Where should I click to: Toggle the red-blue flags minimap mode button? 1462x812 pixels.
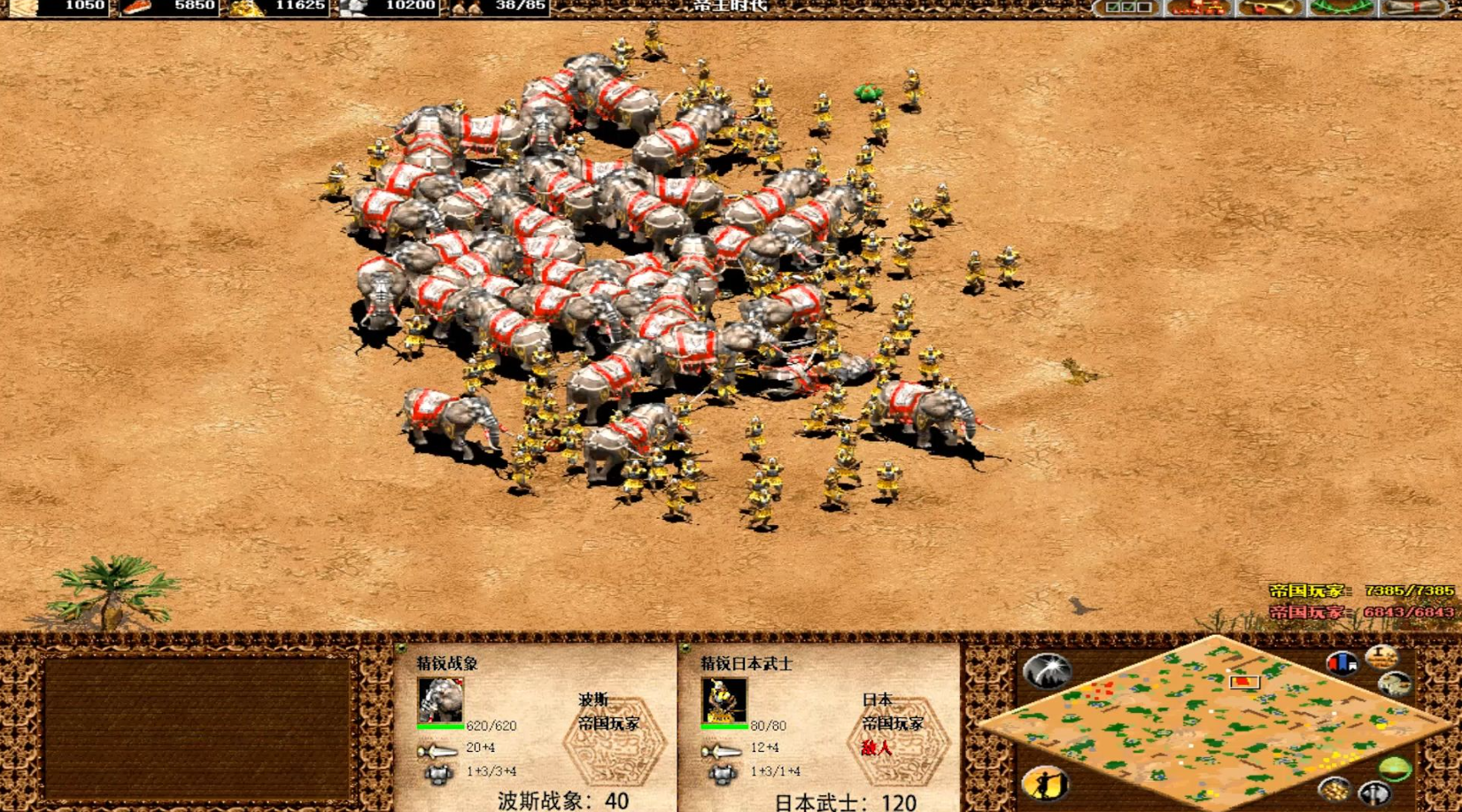[x=1342, y=662]
